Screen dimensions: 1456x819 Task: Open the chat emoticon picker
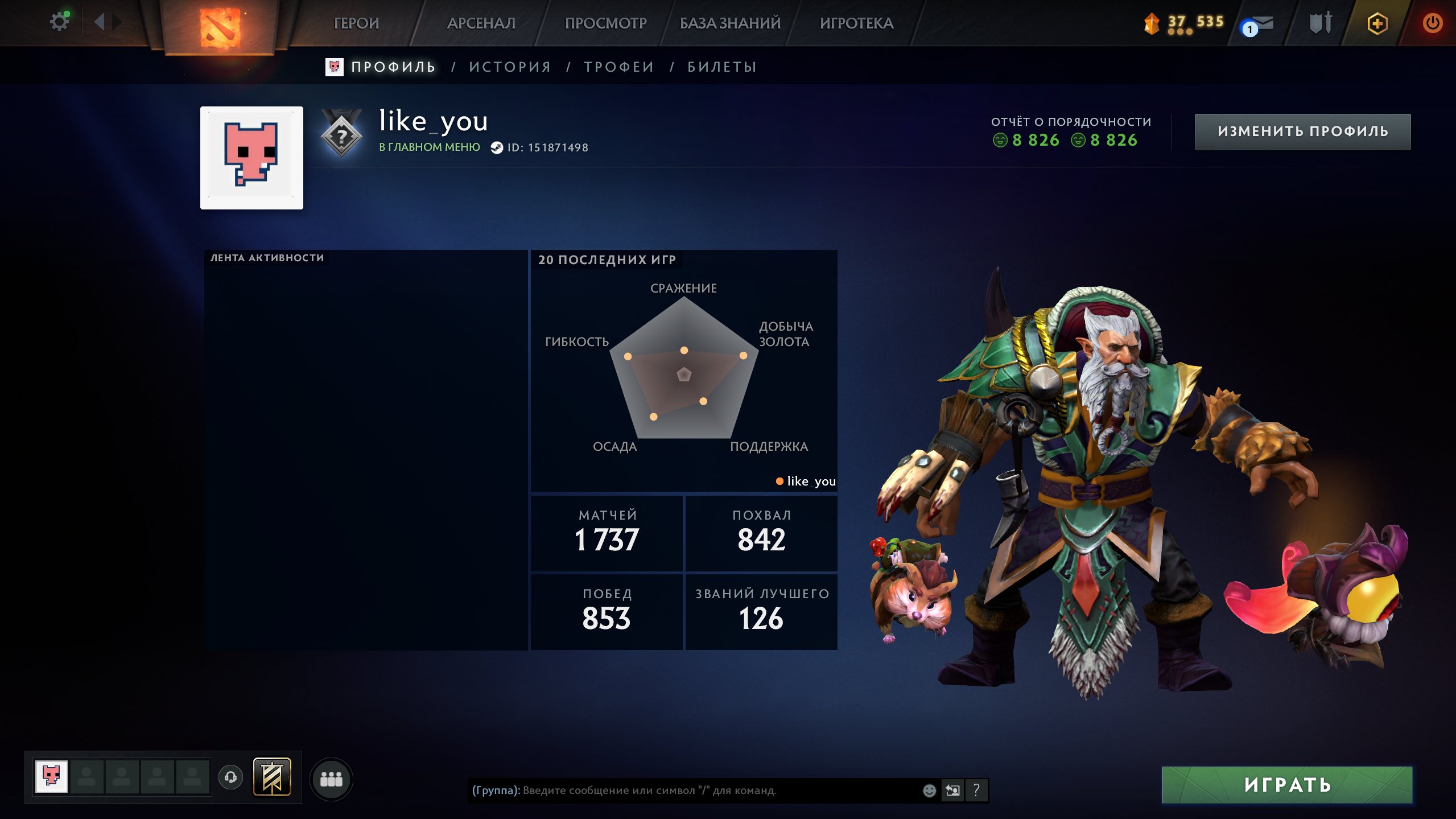click(x=929, y=791)
